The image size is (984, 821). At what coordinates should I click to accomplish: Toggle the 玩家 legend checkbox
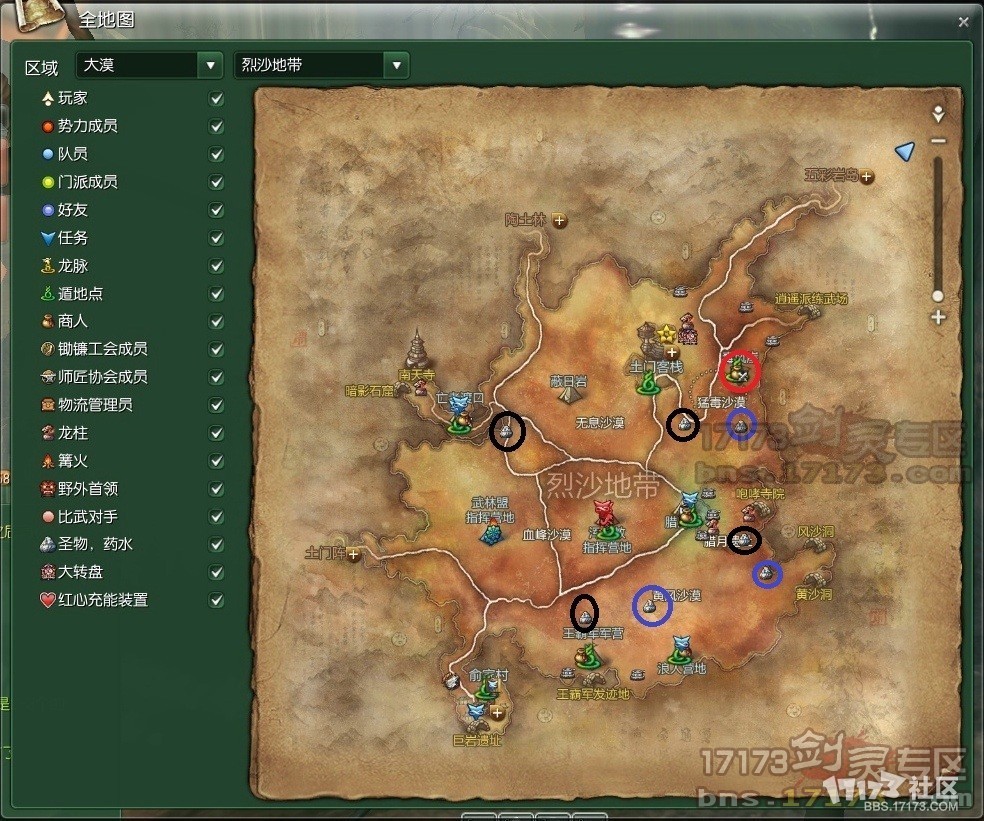[216, 99]
